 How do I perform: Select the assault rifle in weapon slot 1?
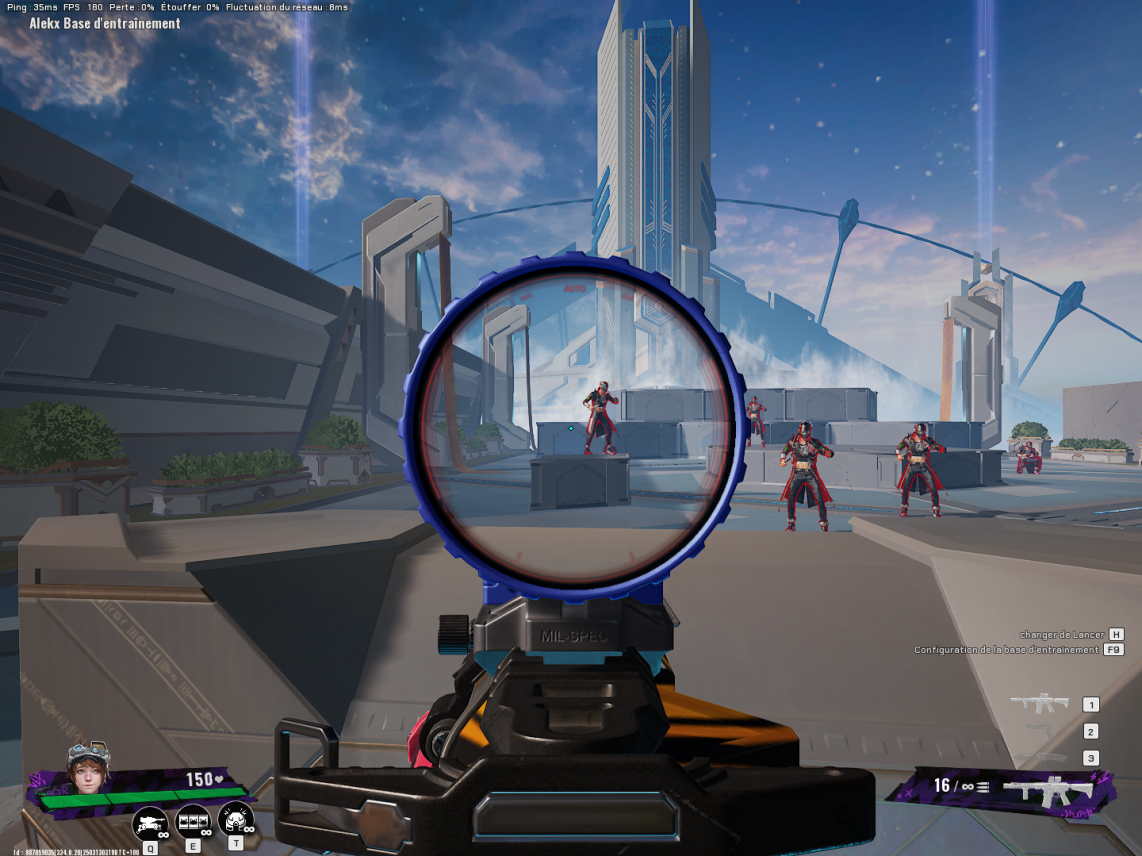1039,703
